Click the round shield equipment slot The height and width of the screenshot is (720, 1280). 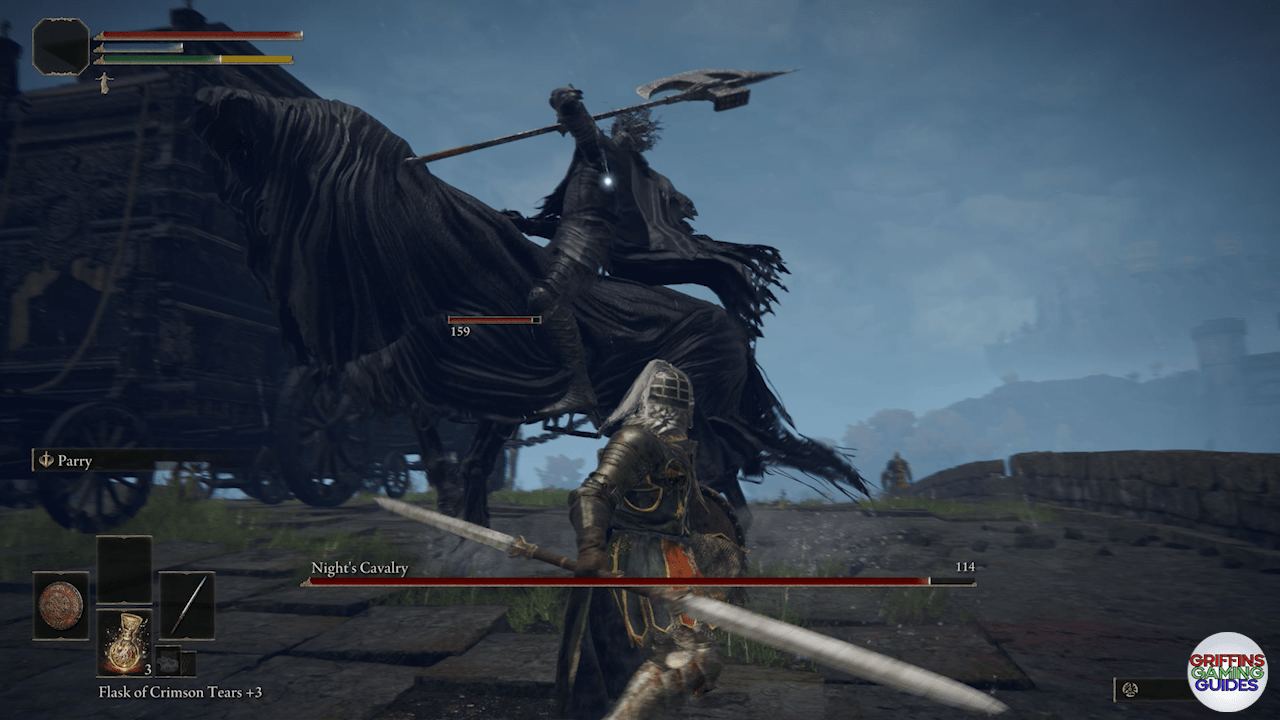[61, 605]
